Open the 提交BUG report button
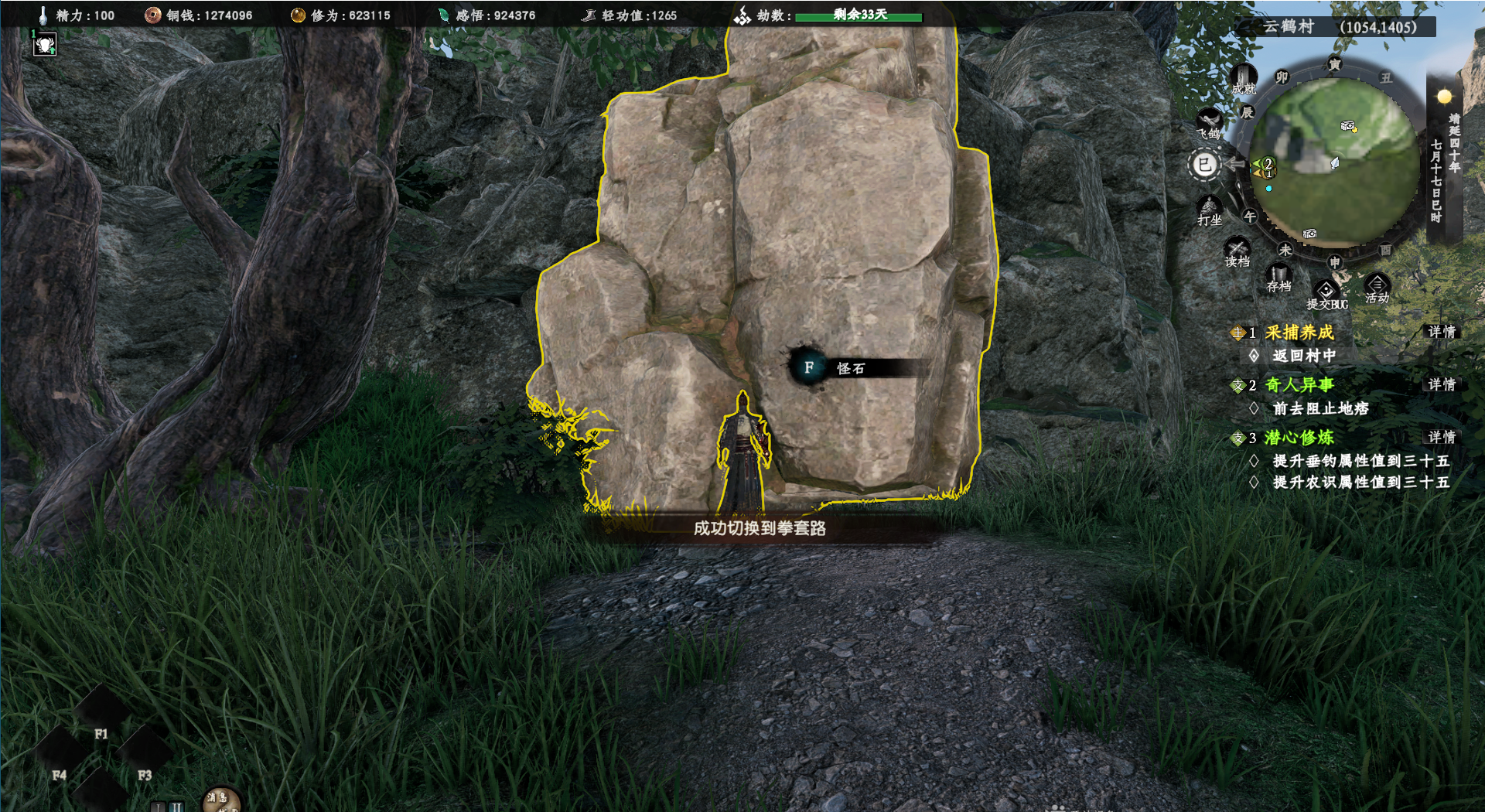 tap(1326, 295)
